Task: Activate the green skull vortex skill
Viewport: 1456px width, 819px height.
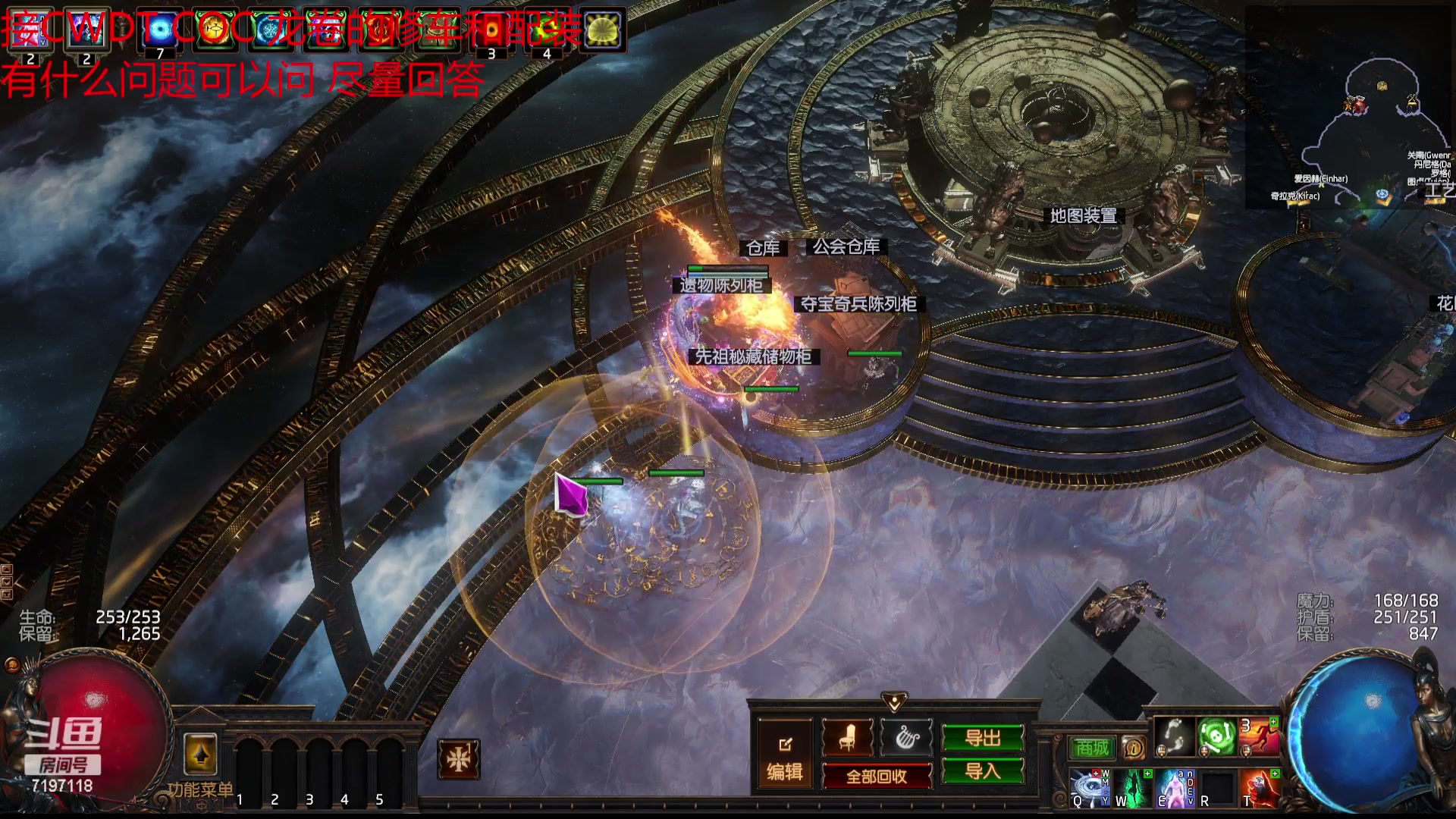Action: click(1216, 736)
